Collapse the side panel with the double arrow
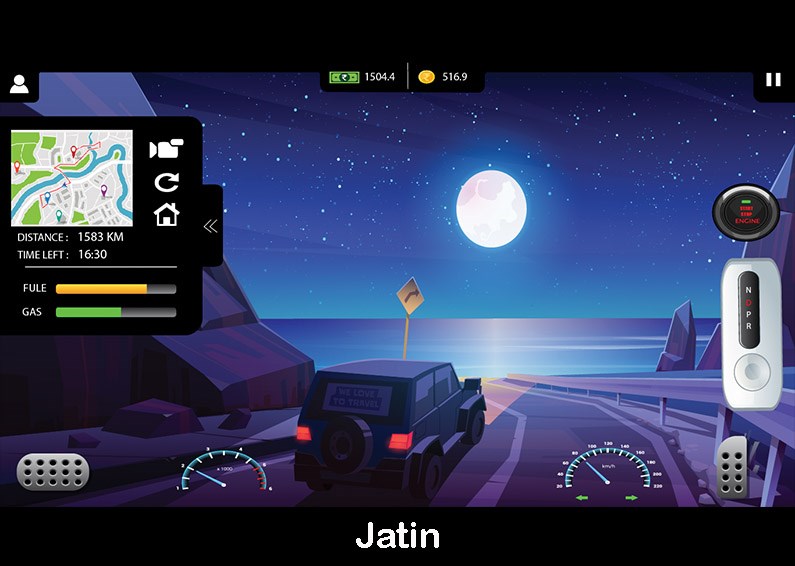Viewport: 795px width, 566px height. coord(210,226)
